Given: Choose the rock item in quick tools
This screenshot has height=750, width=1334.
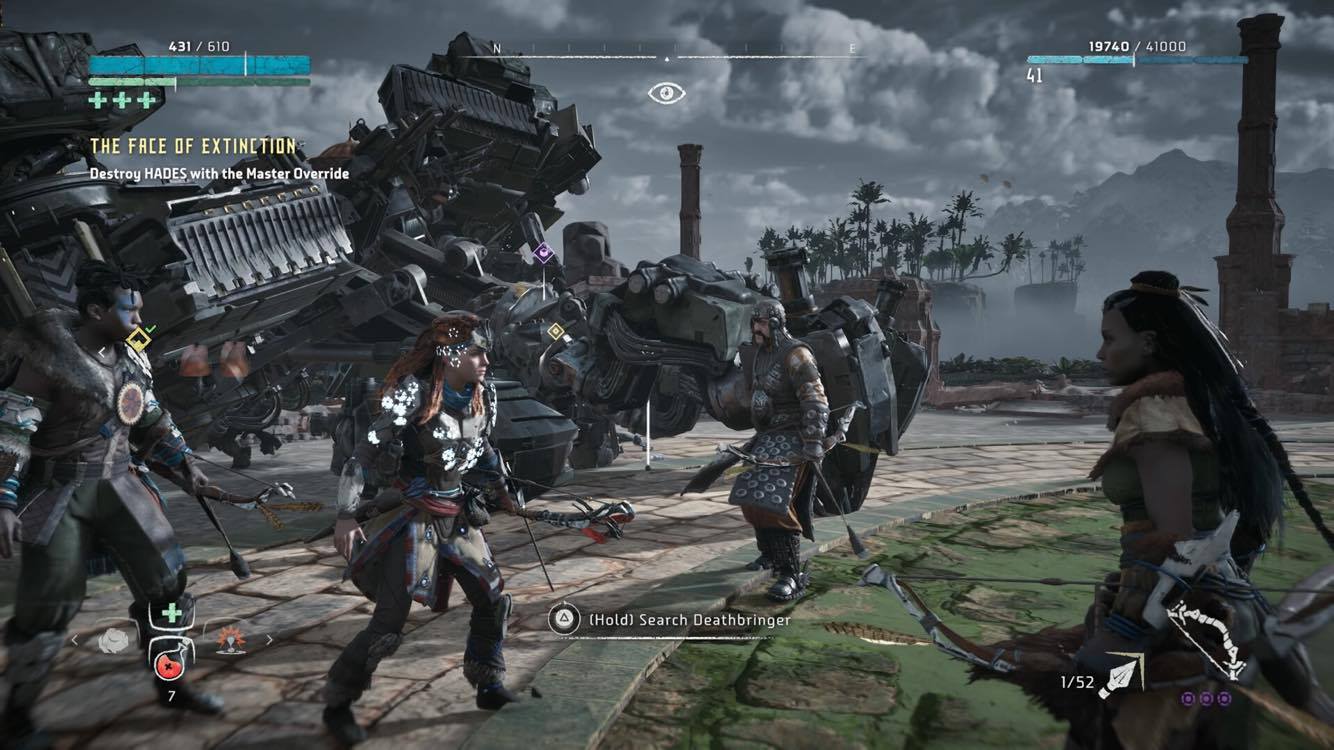Looking at the screenshot, I should 114,640.
